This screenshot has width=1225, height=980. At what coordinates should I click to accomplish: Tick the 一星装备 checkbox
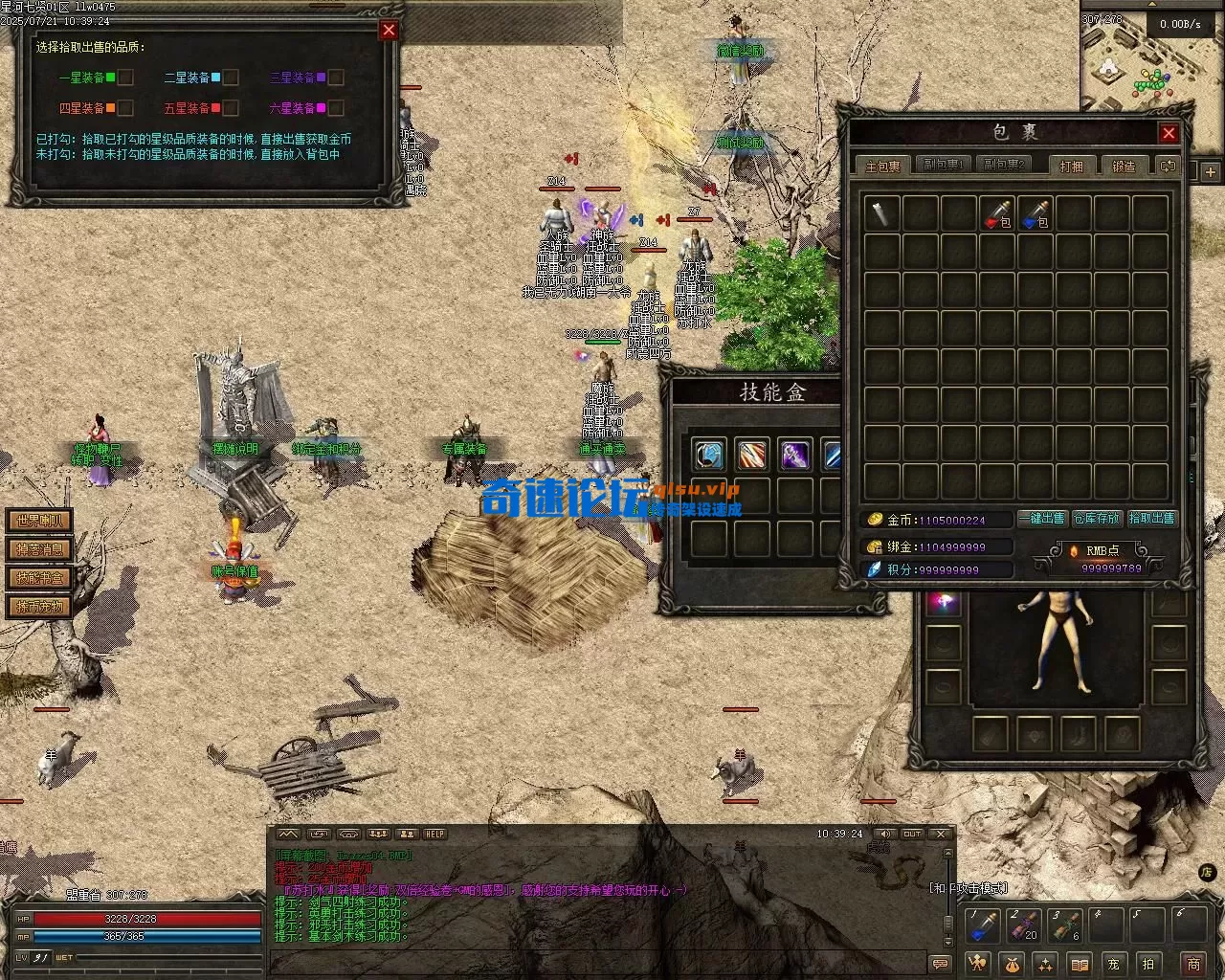125,78
